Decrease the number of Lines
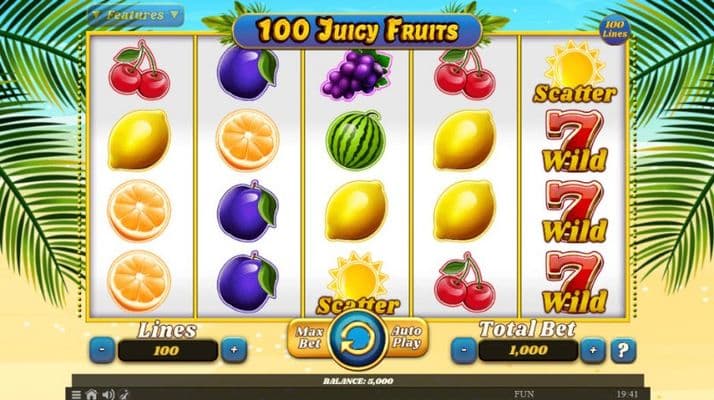The image size is (714, 400). pos(103,351)
